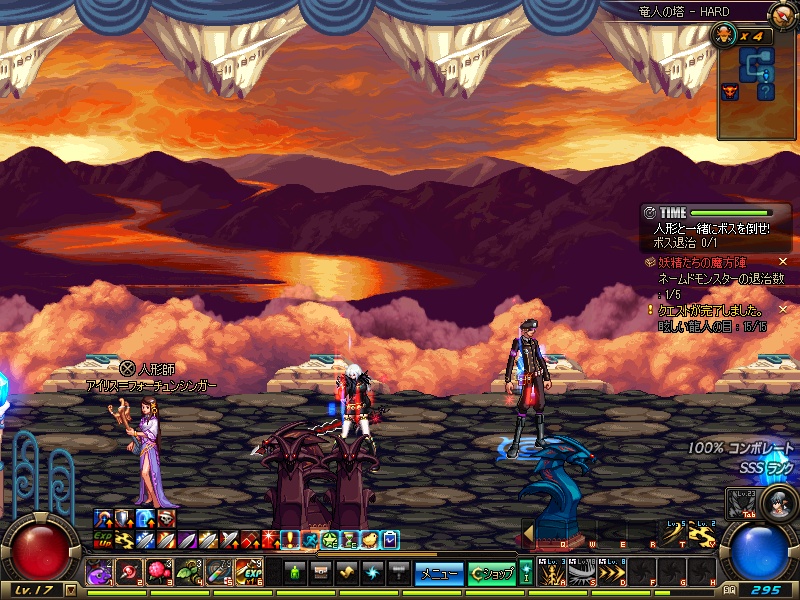Screen dimensions: 800x600
Task: Close the 妖精たちの魔方陣 quest tracker entry
Action: coord(783,261)
